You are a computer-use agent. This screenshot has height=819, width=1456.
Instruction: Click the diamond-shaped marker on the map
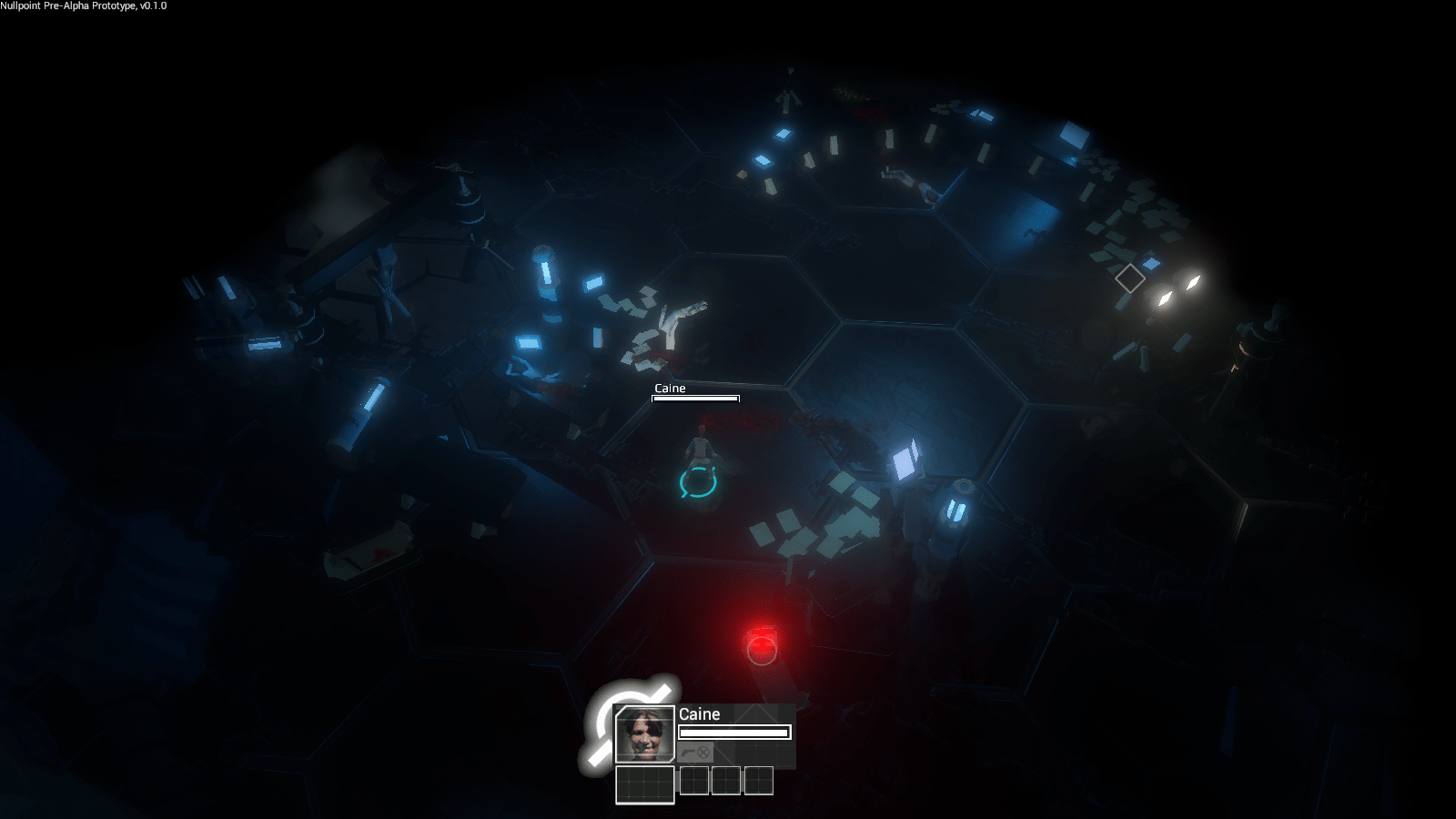coord(1129,278)
